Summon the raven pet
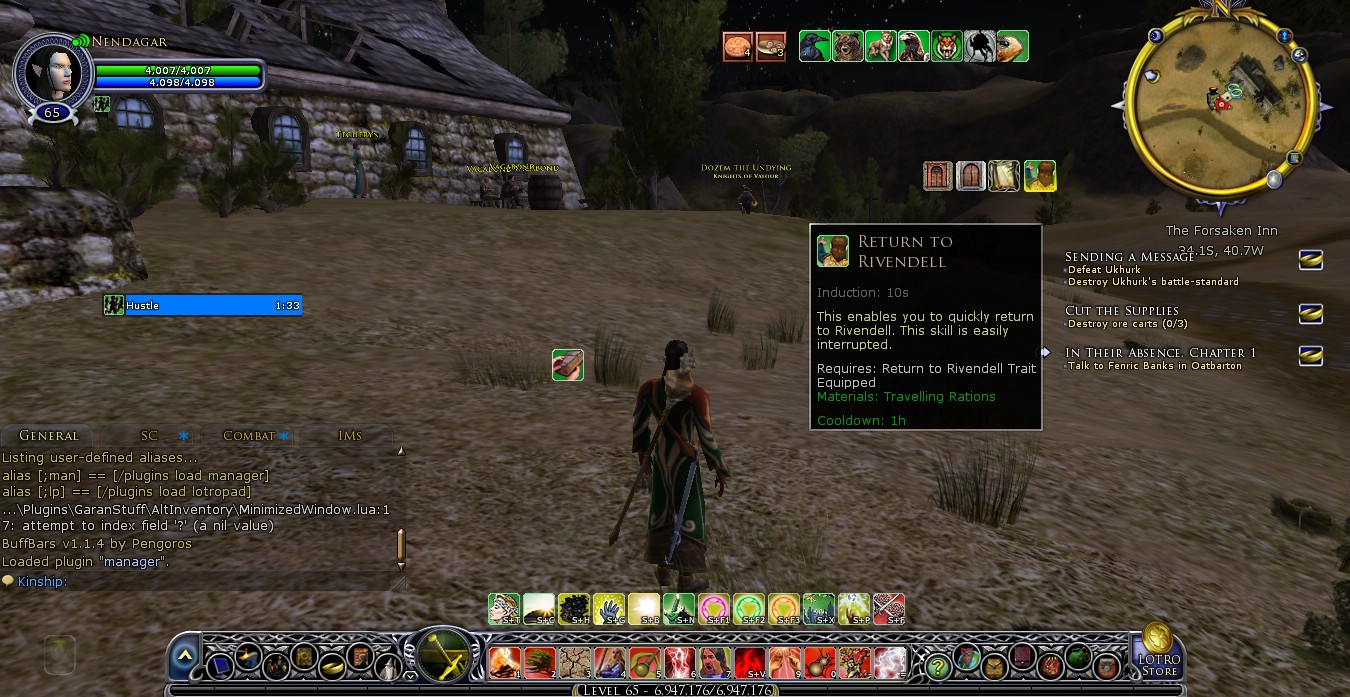The height and width of the screenshot is (697, 1350). click(815, 47)
